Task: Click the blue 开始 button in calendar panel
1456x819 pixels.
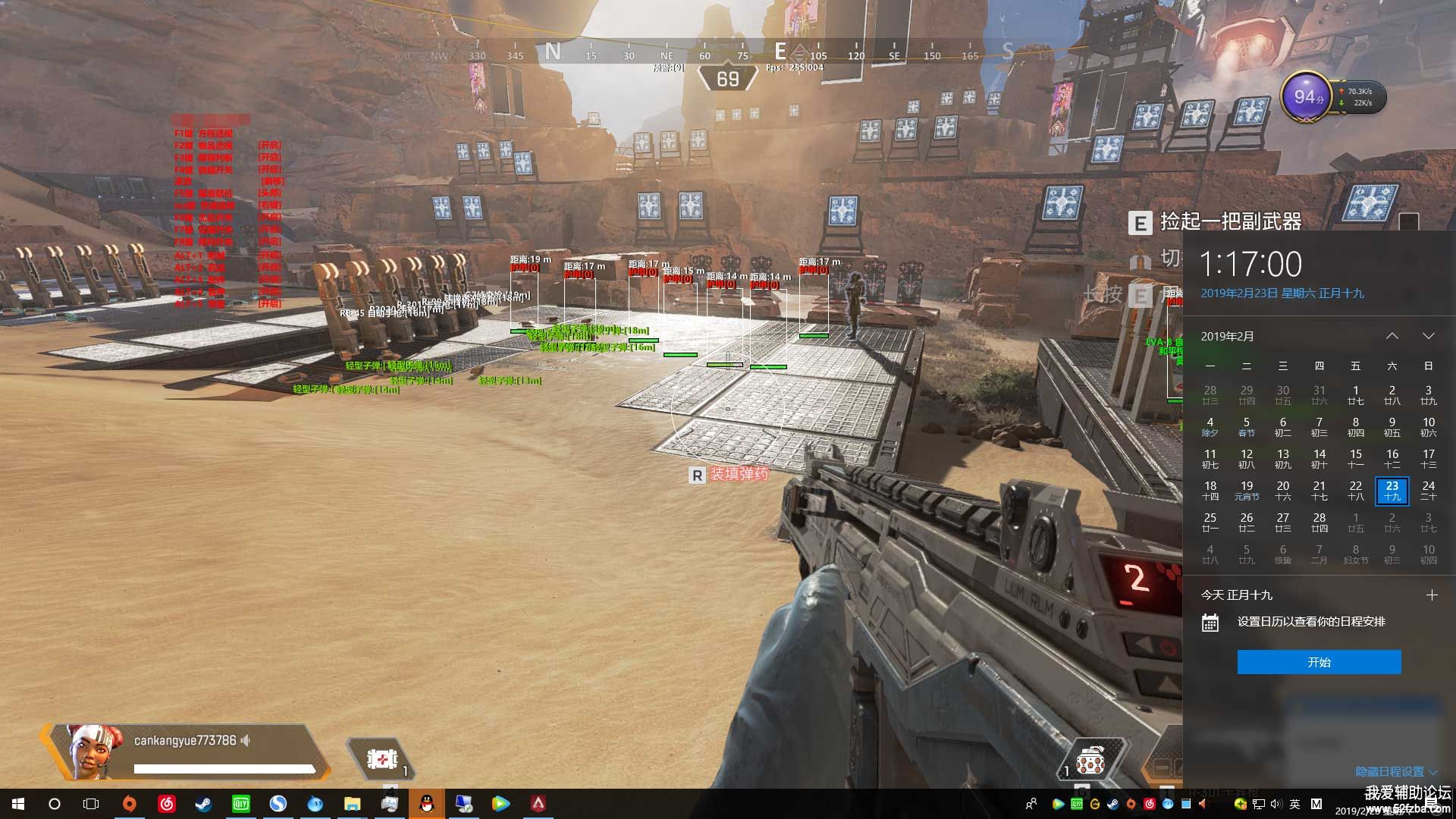Action: tap(1319, 662)
